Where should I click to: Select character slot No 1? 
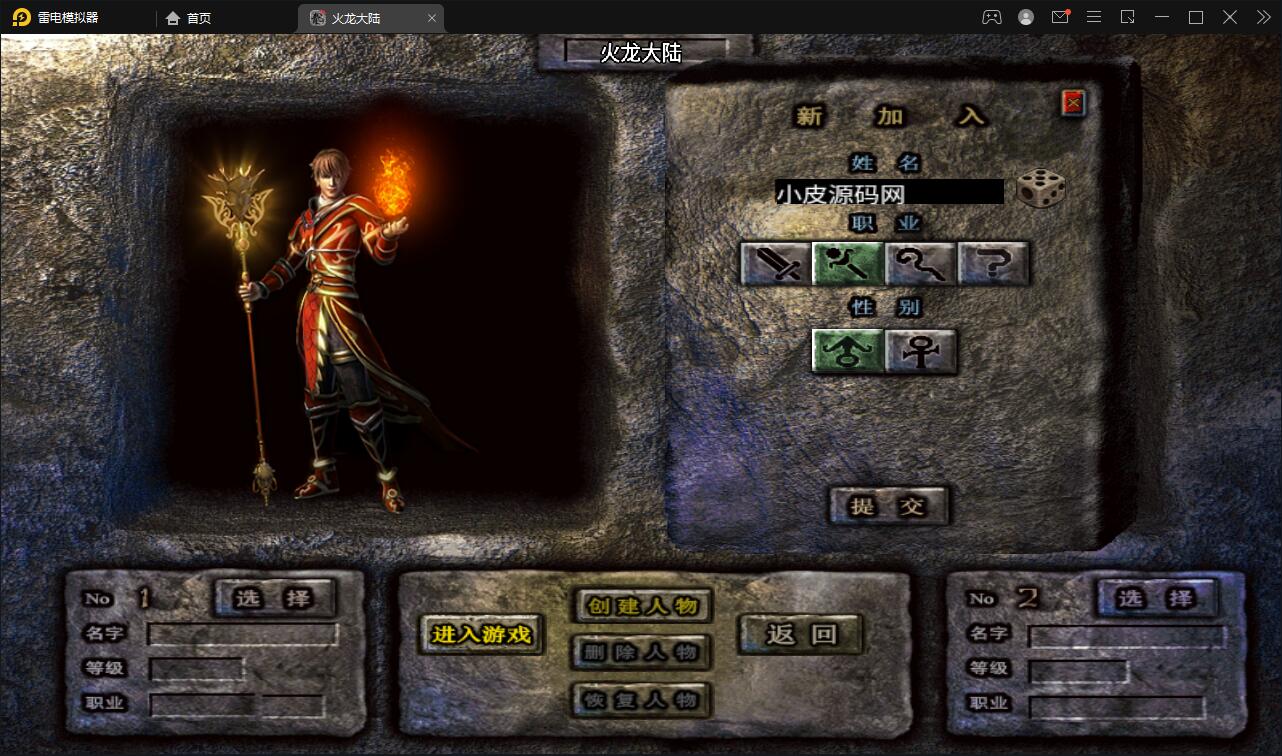click(274, 598)
